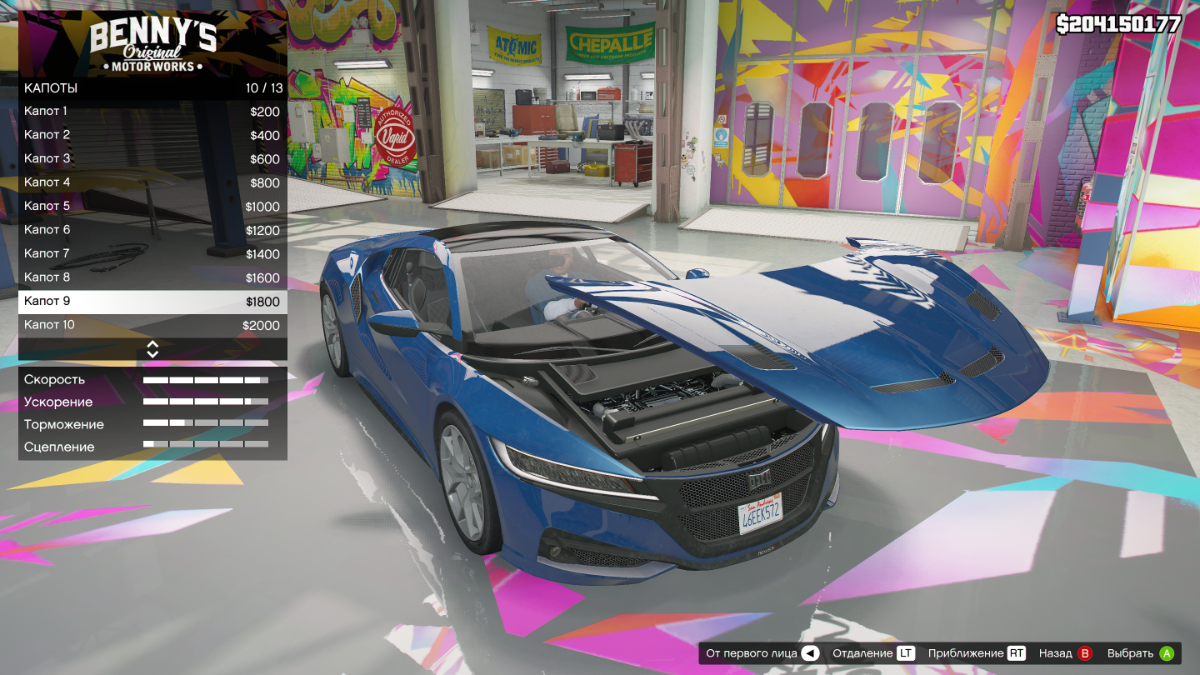Pick Капот 3 priced at $600
This screenshot has width=1200, height=675.
(152, 159)
